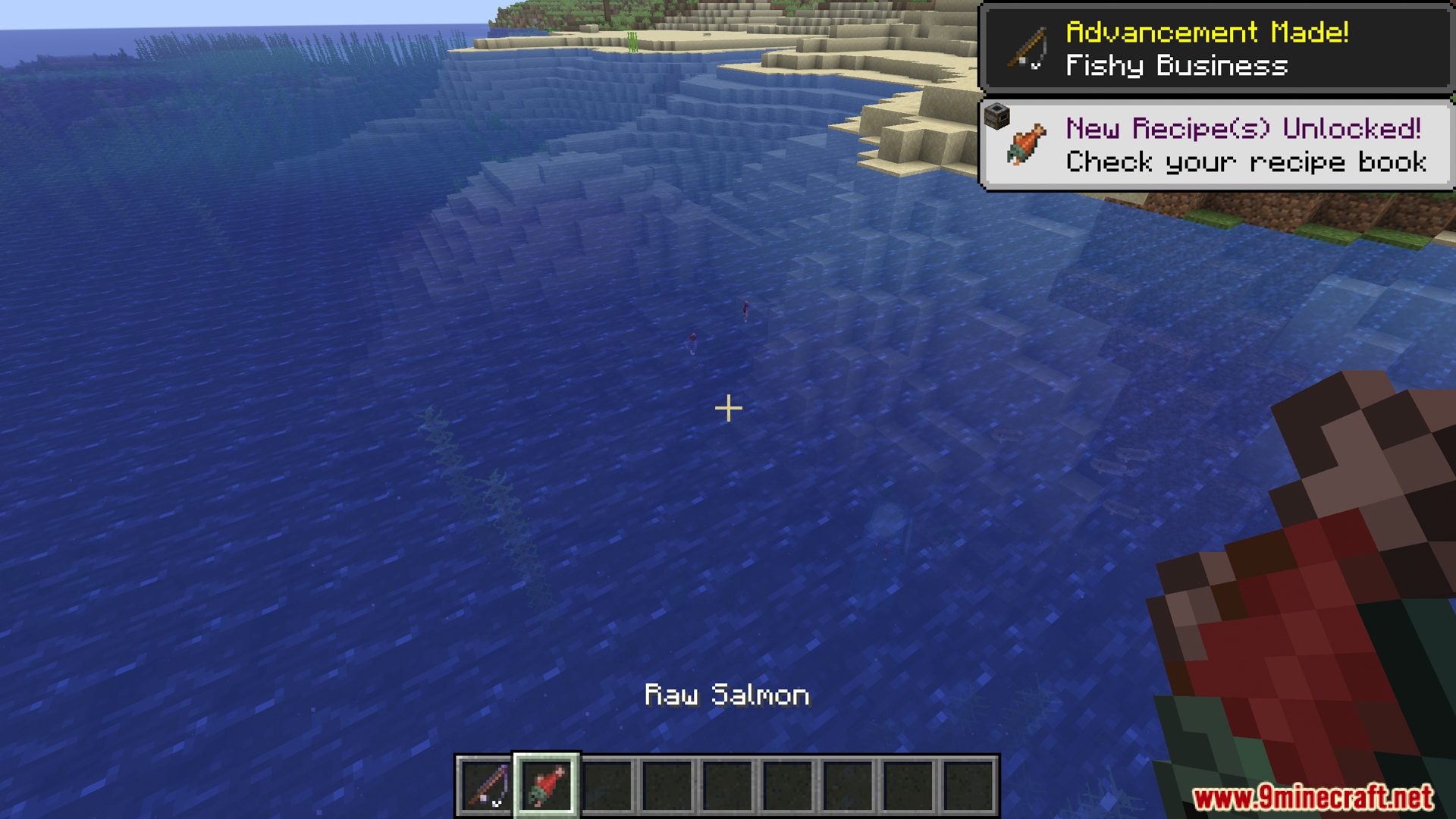1456x819 pixels.
Task: Toggle the currently highlighted hotbar slot
Action: pyautogui.click(x=547, y=786)
